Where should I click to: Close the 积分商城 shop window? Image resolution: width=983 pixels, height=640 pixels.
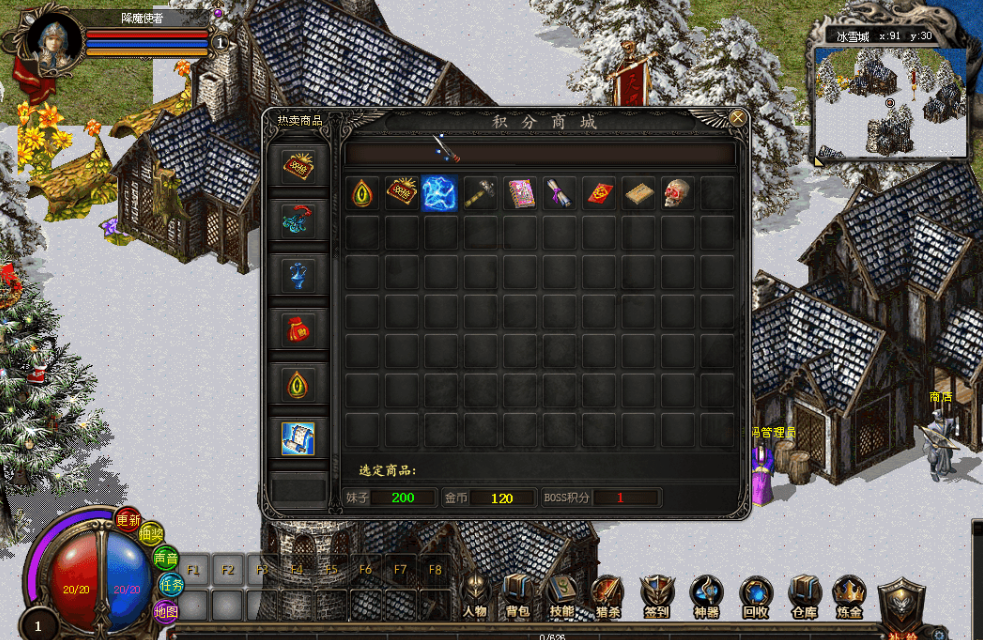(x=737, y=118)
